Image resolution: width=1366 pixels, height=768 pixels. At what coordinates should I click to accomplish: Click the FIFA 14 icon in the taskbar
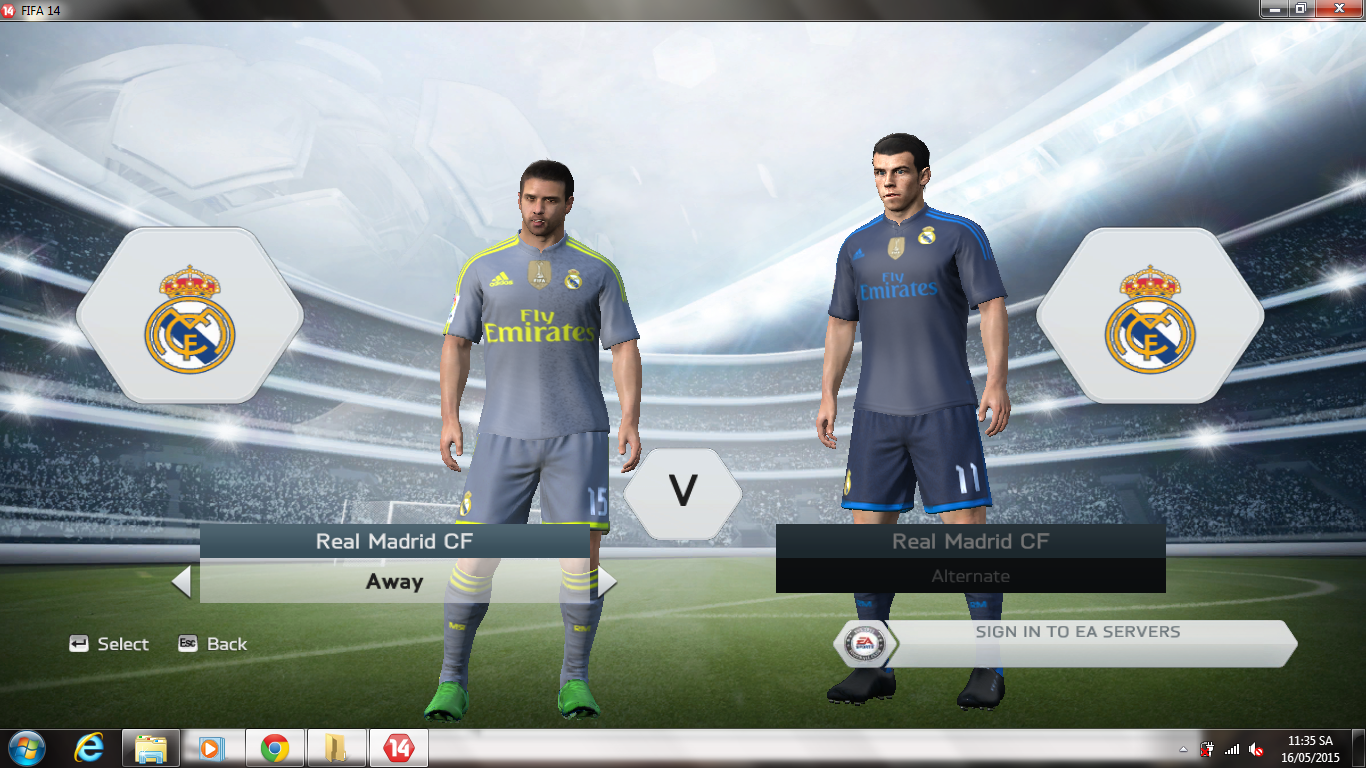398,748
